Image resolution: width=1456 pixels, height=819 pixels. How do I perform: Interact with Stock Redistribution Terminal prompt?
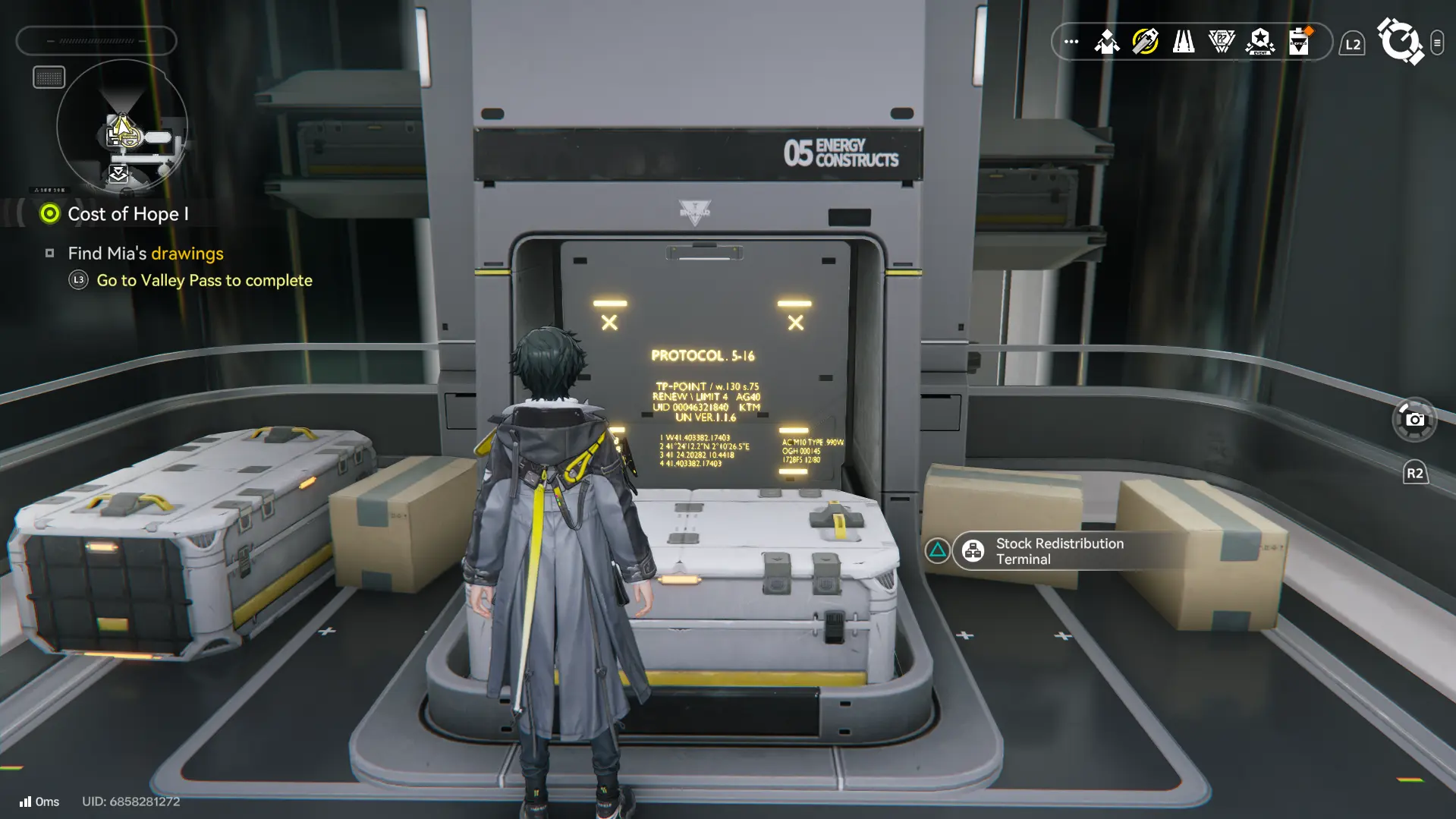pos(1059,551)
